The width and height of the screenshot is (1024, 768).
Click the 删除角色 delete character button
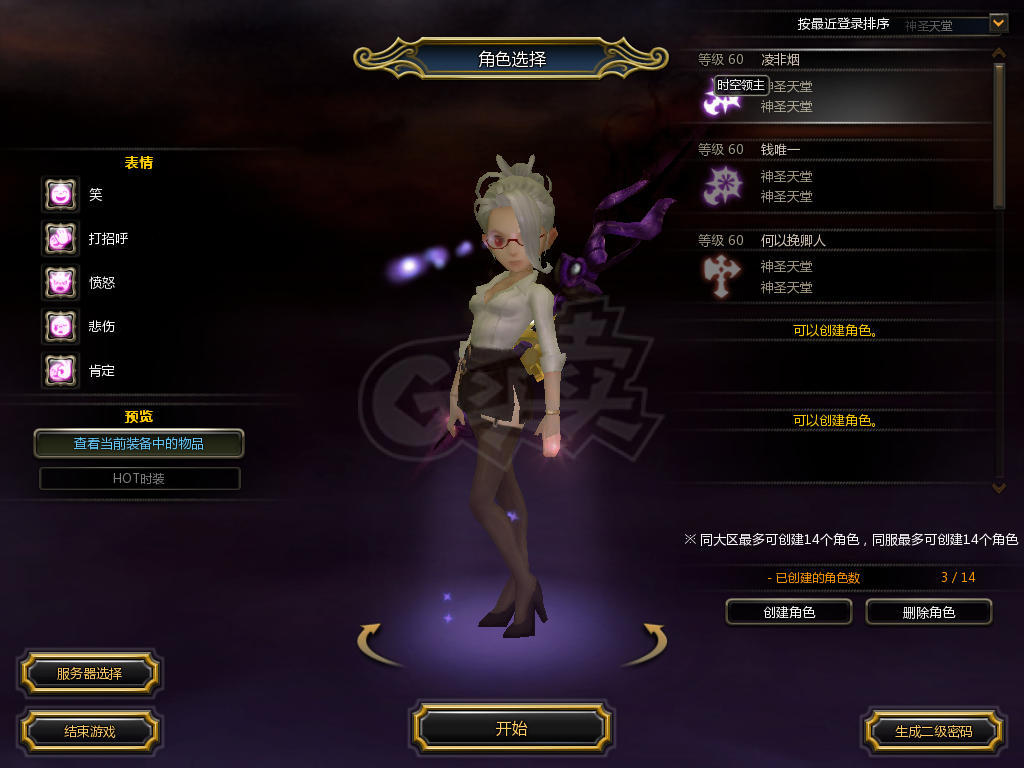pos(928,612)
